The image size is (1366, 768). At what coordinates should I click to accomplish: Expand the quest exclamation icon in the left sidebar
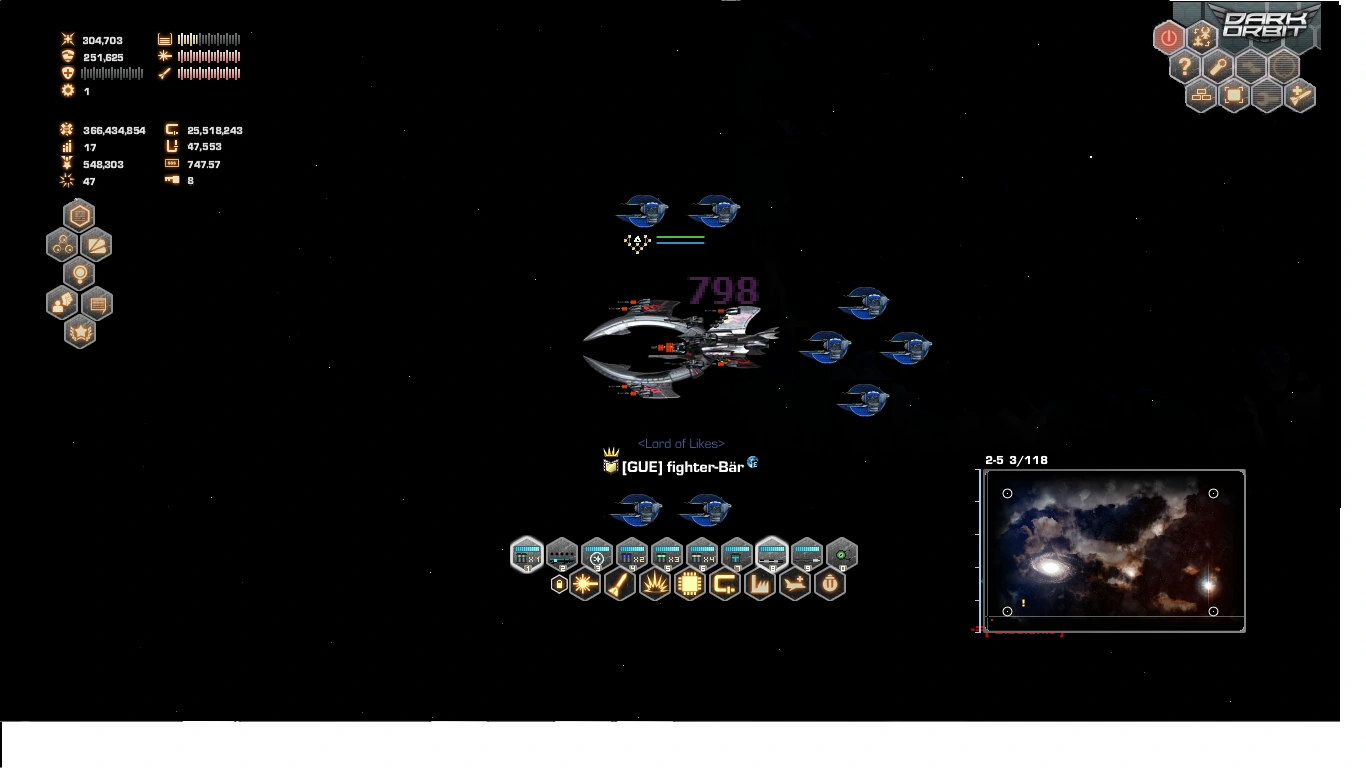point(79,274)
